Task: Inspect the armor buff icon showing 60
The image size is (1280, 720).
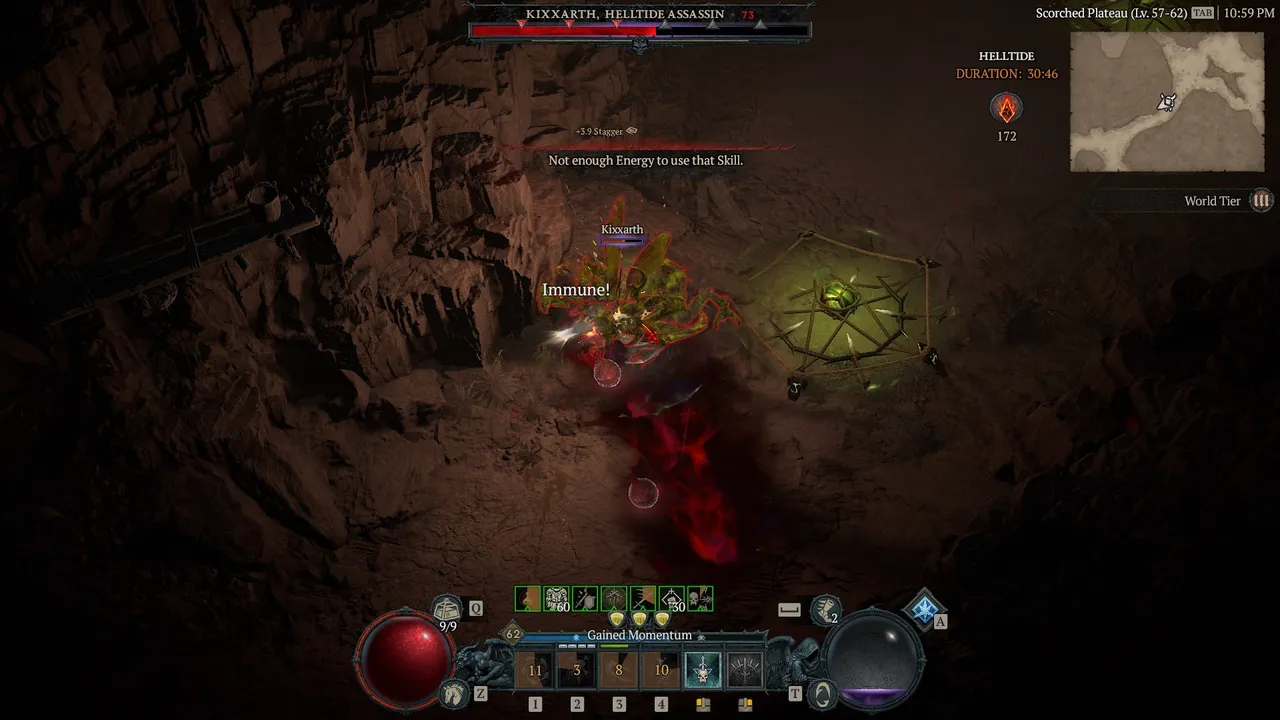Action: click(x=556, y=599)
